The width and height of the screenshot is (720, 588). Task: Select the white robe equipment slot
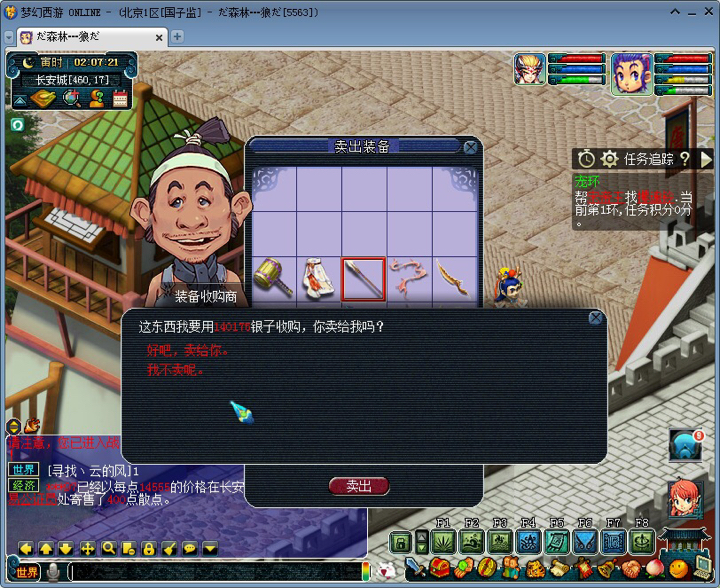point(319,278)
